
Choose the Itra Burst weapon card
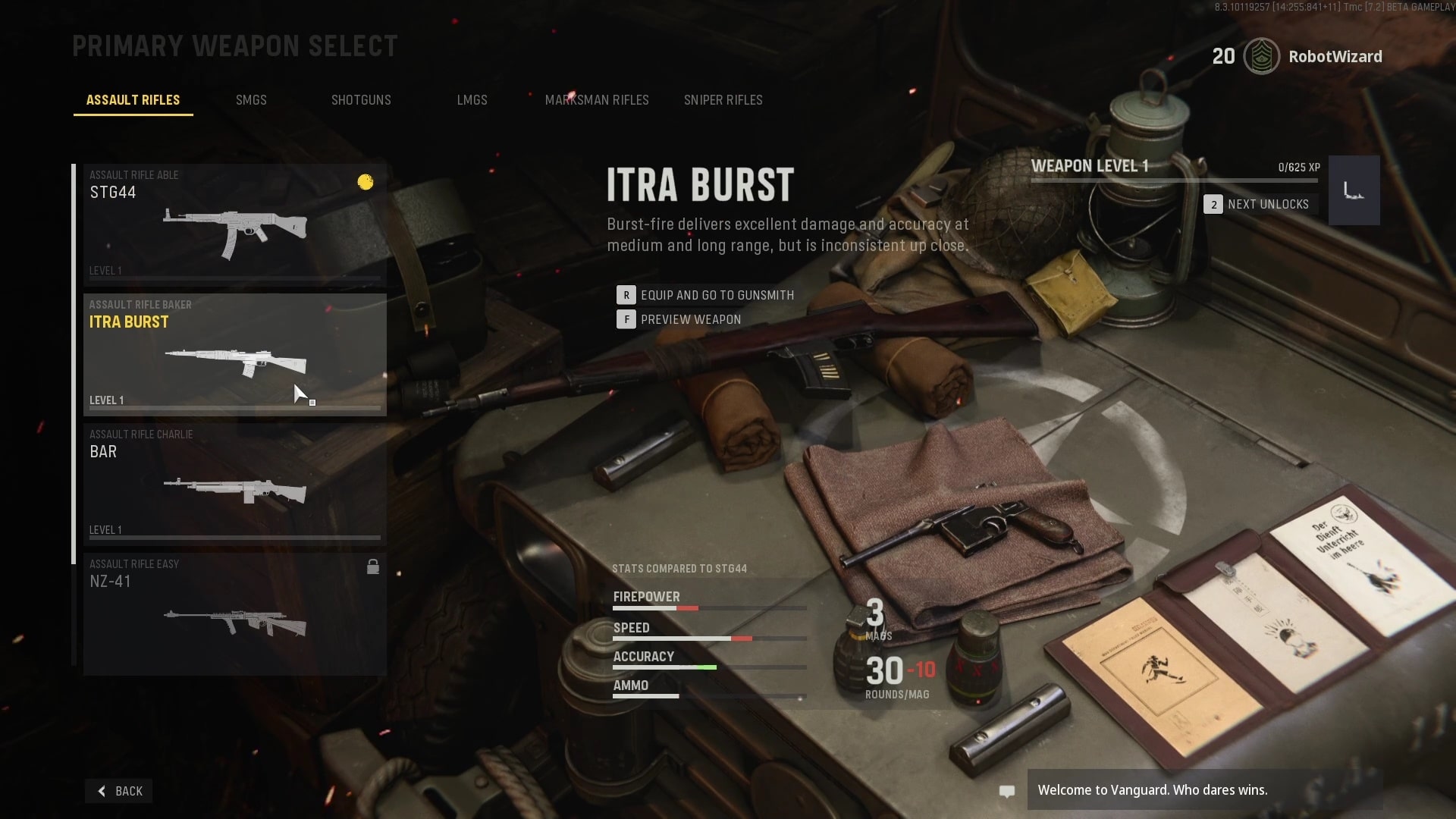pos(234,354)
